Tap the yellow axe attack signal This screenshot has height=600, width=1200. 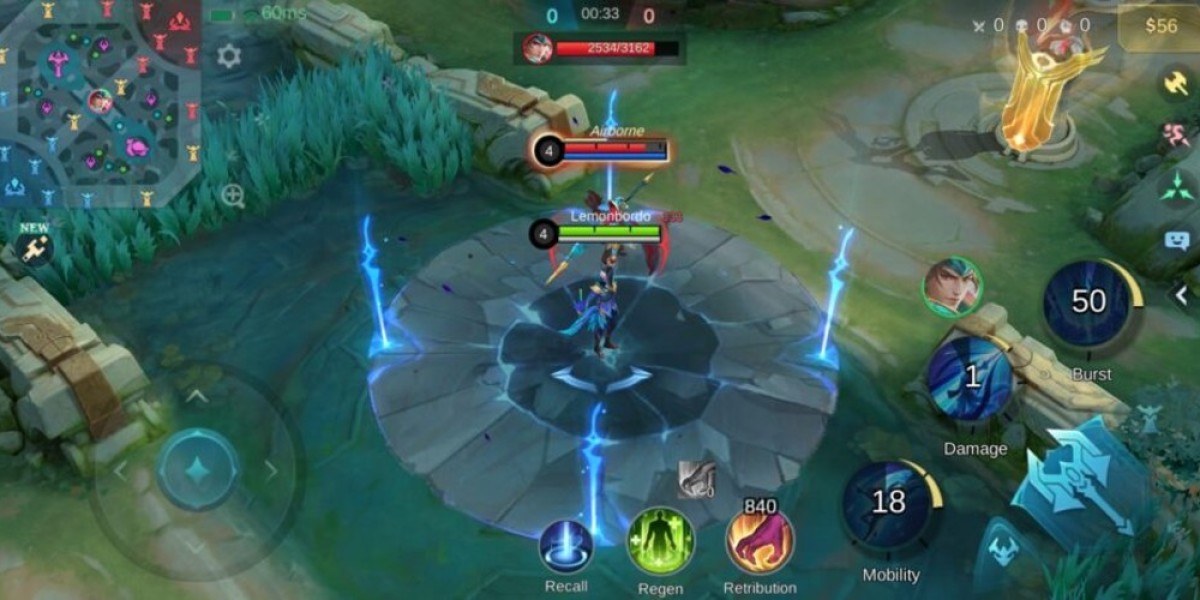[x=1176, y=83]
